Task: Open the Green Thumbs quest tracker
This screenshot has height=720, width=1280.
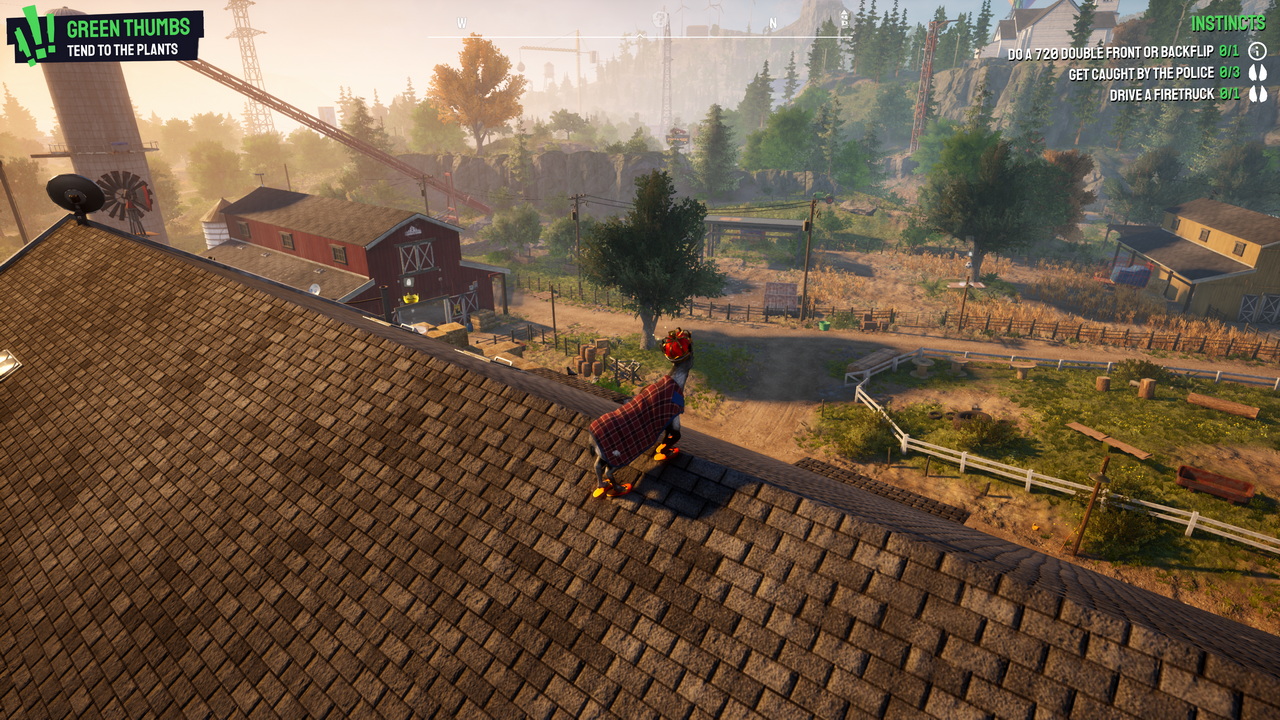Action: [x=105, y=35]
